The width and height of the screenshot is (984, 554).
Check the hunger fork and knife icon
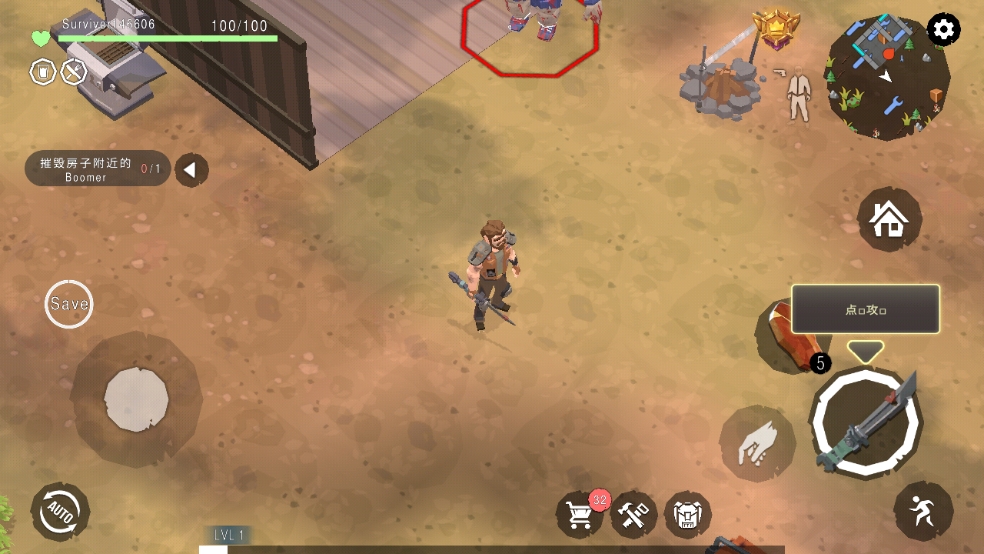point(74,72)
